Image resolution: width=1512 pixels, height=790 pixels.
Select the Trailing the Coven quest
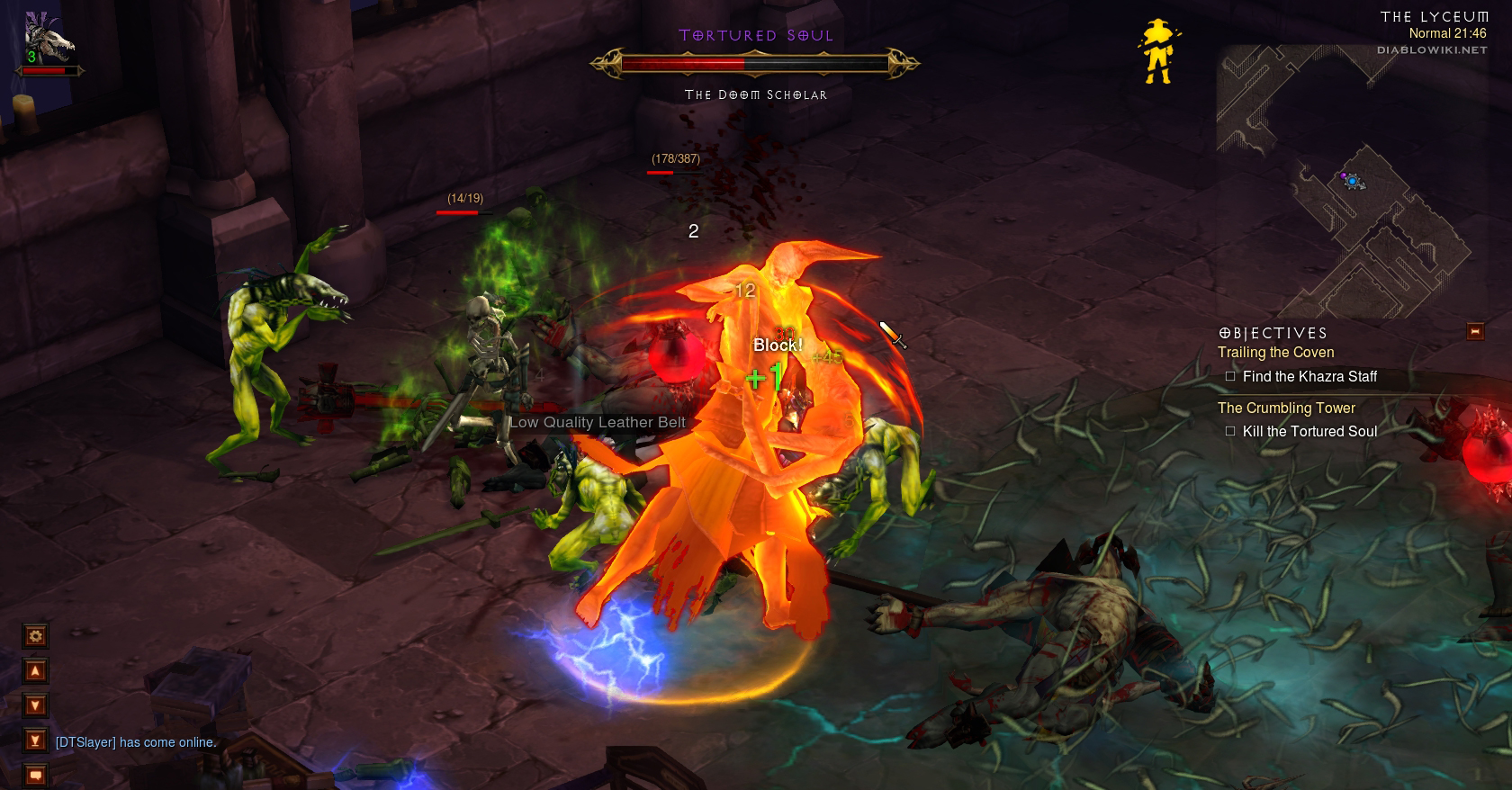pos(1275,353)
